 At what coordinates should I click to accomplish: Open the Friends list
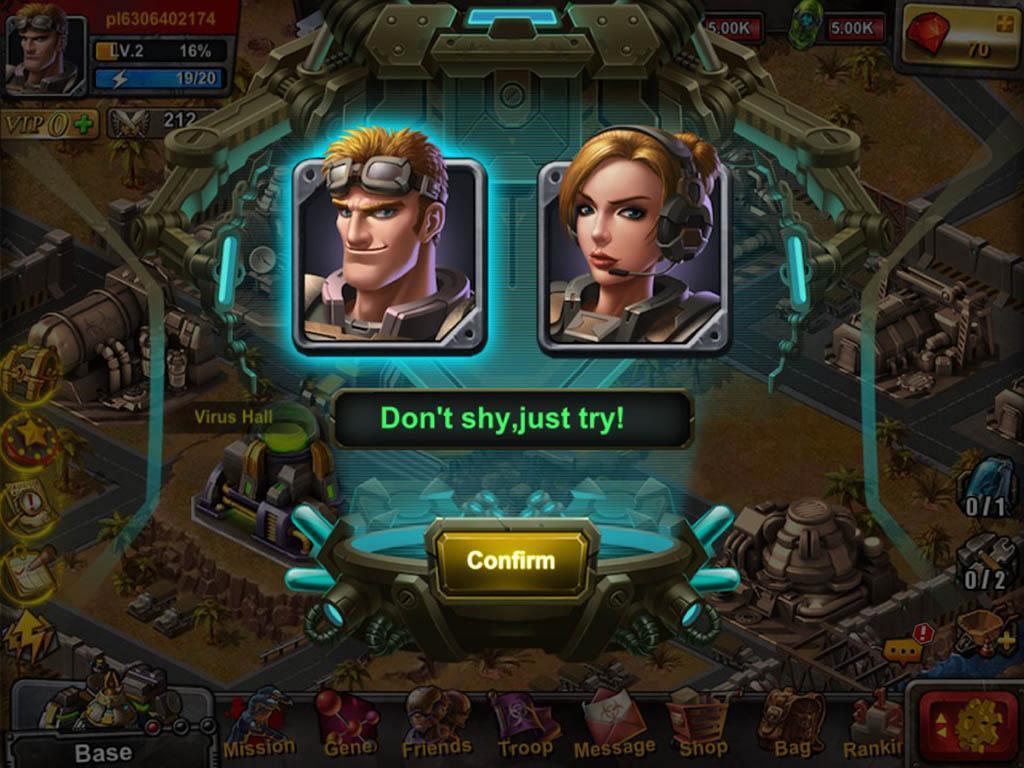pos(436,723)
